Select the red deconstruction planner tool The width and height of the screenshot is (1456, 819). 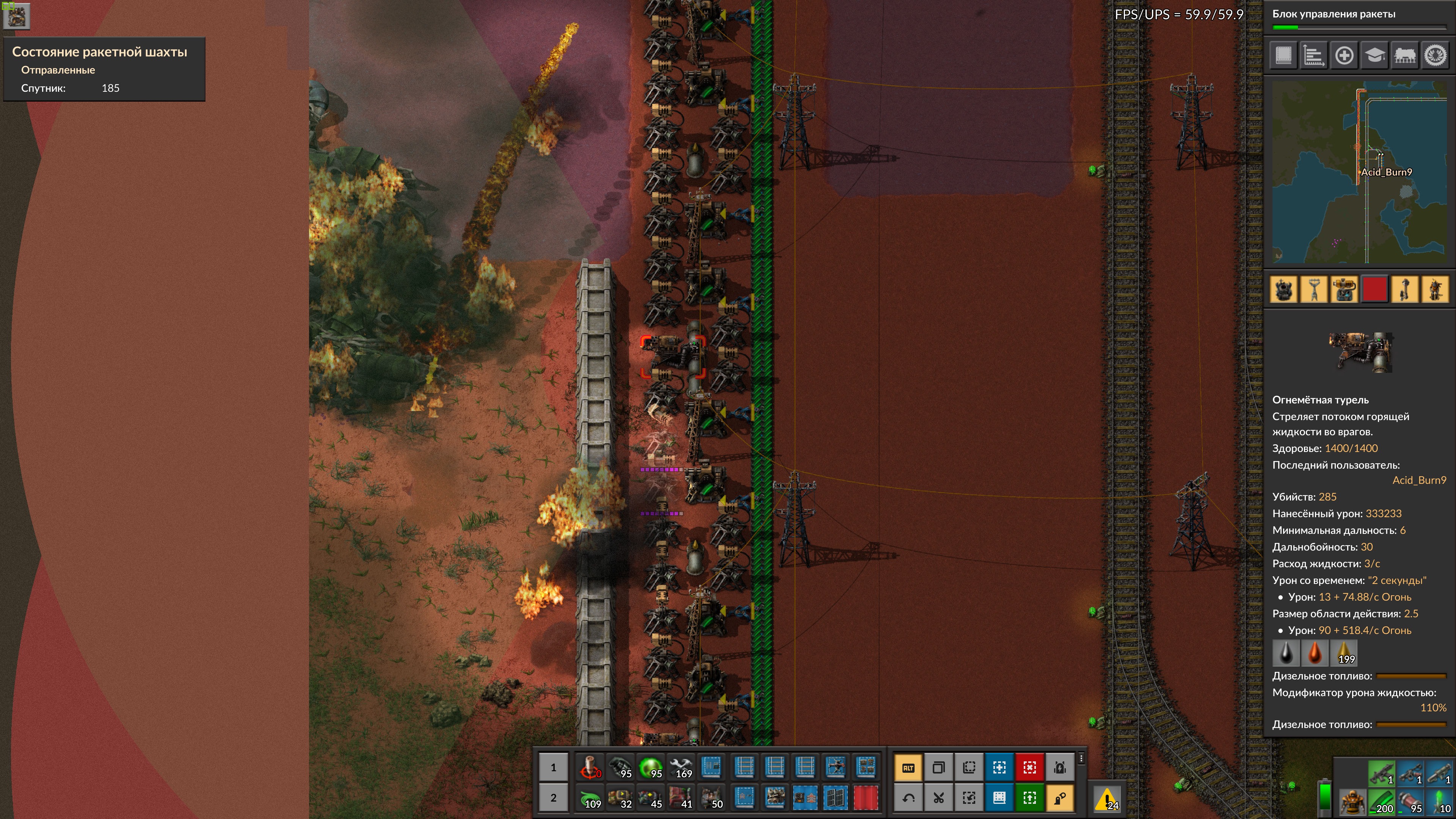click(x=1029, y=767)
